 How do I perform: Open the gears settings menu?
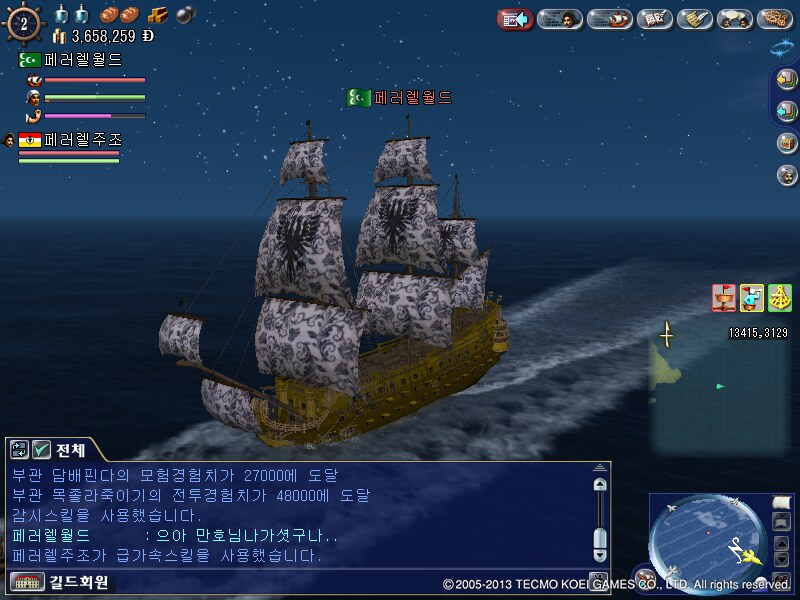tap(775, 19)
